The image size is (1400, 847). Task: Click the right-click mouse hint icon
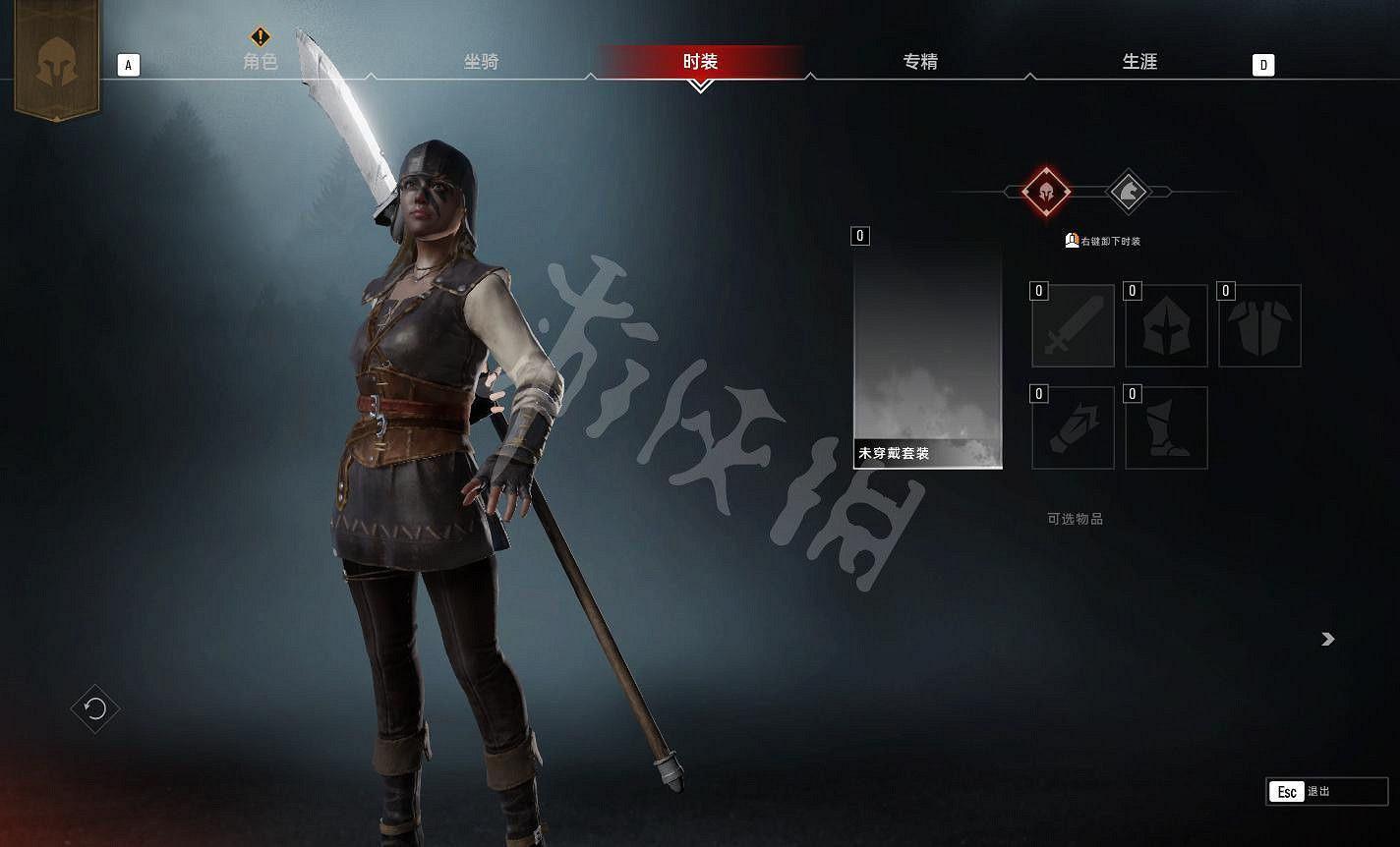[x=1074, y=240]
